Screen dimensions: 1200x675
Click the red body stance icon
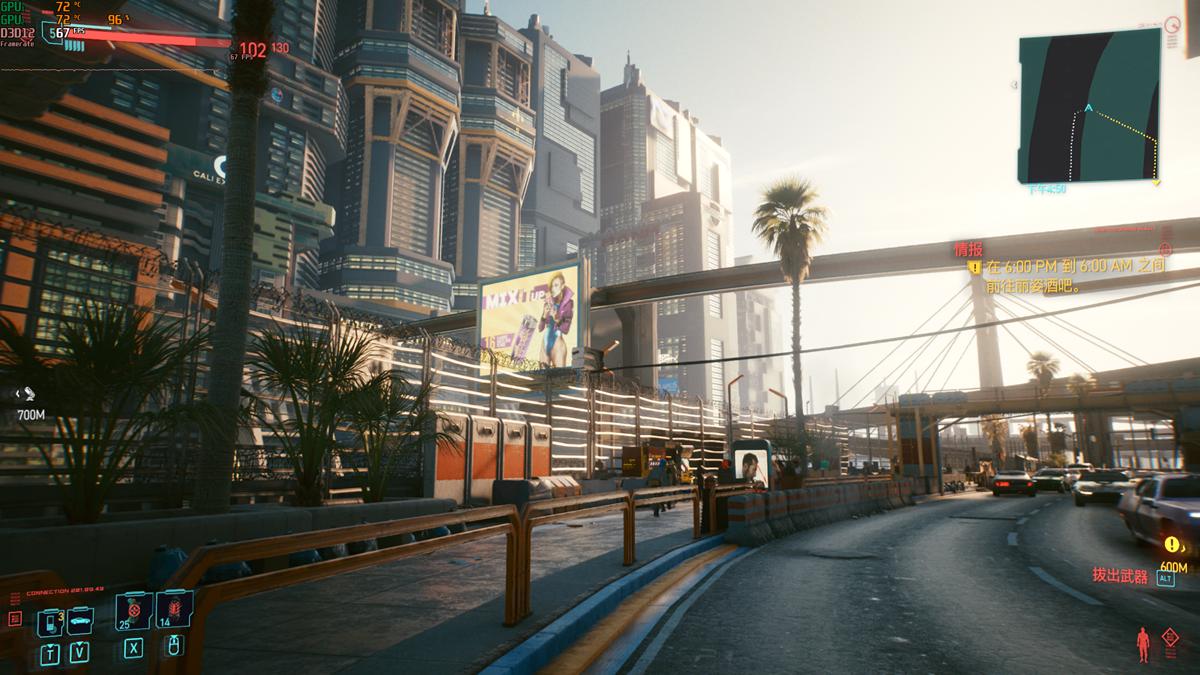[1142, 642]
